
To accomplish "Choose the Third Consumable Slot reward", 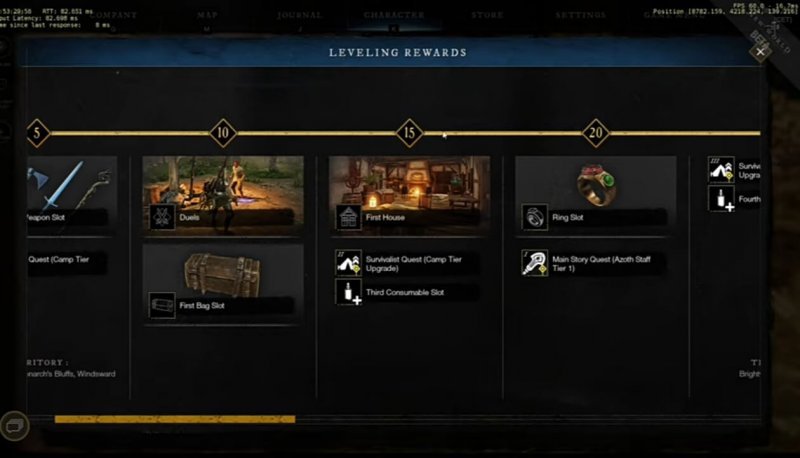I will (x=409, y=292).
